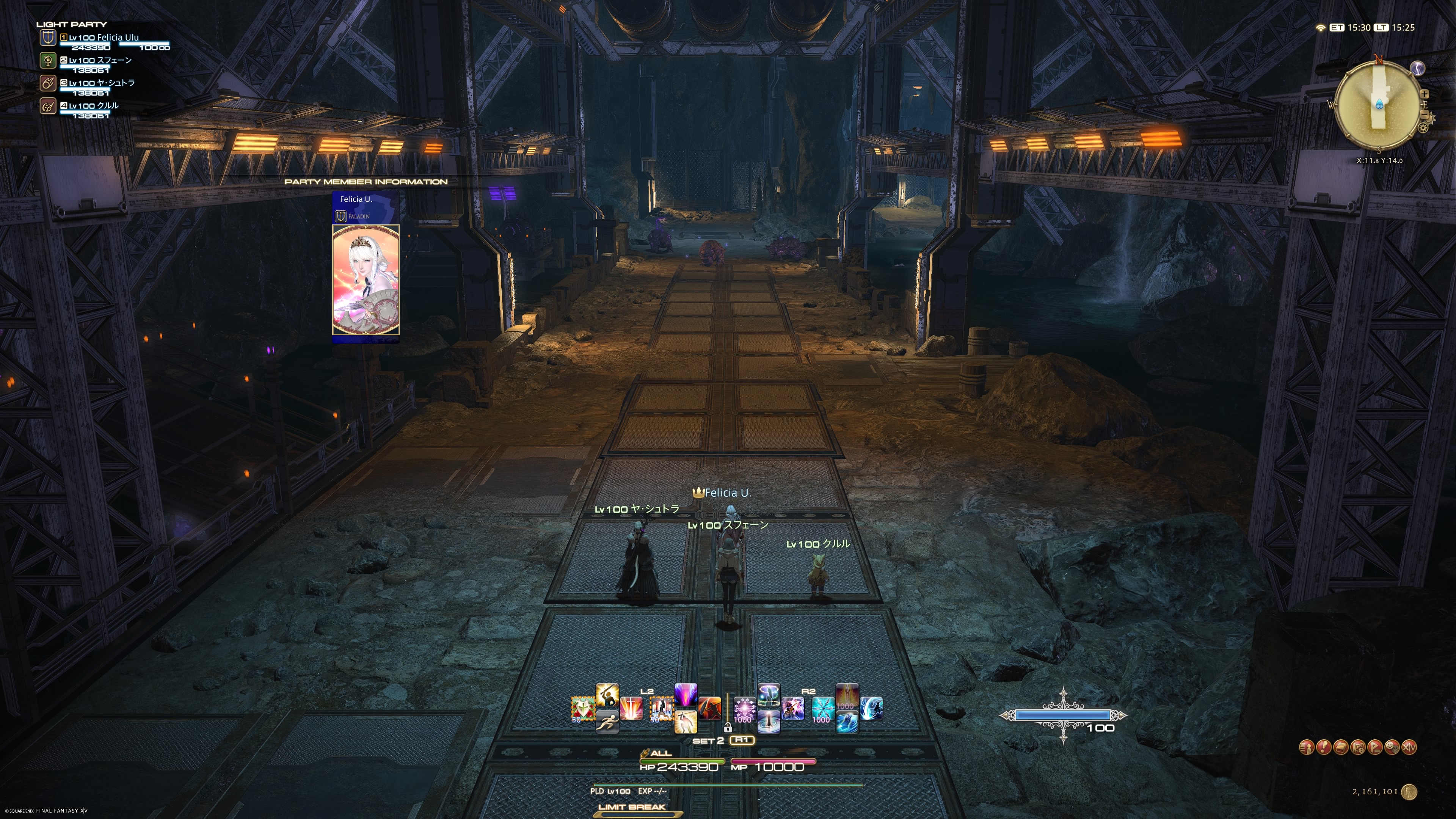Target ヤ・シュトラ in the party list
1456x819 pixels.
pyautogui.click(x=102, y=83)
